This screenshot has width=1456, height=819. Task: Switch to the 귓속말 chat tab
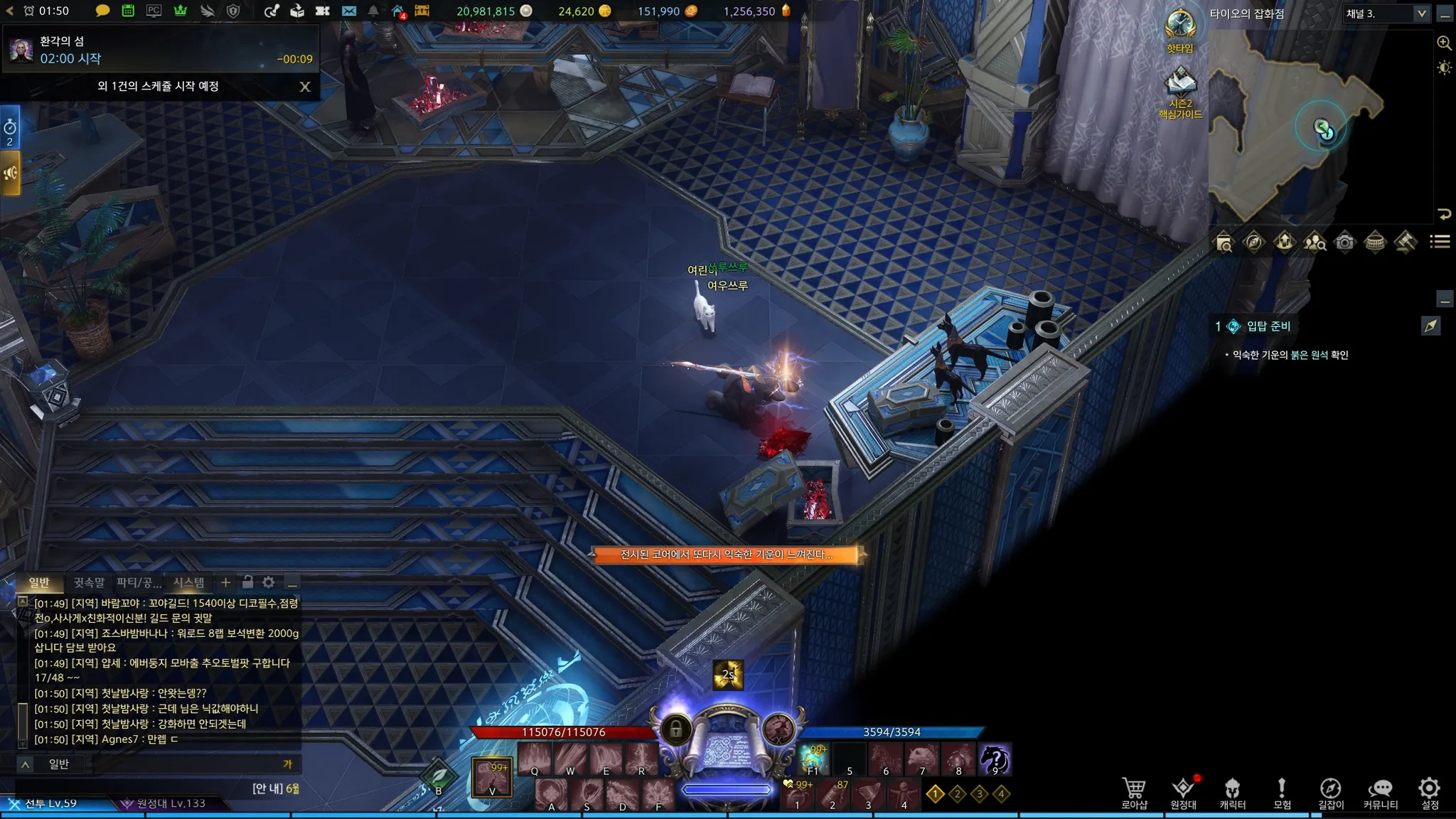(89, 583)
